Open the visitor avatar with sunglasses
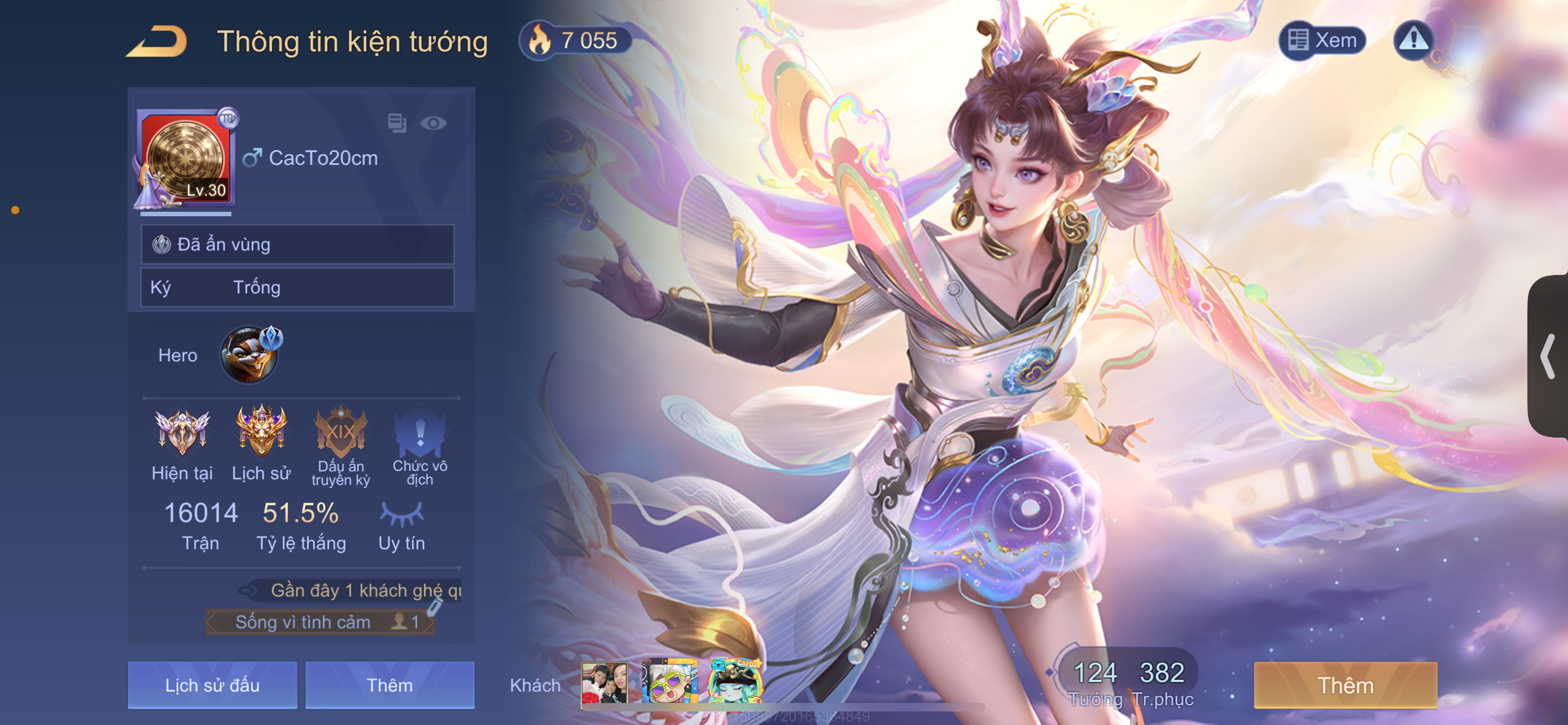The width and height of the screenshot is (1568, 725). 669,682
